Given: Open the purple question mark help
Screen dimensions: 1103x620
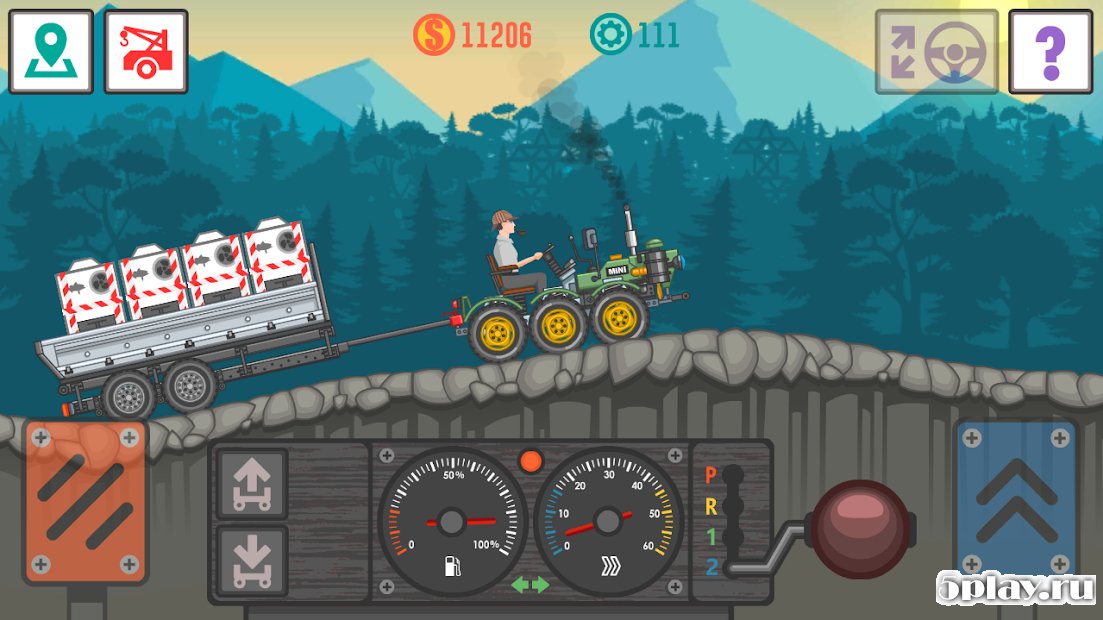Looking at the screenshot, I should coord(1049,52).
